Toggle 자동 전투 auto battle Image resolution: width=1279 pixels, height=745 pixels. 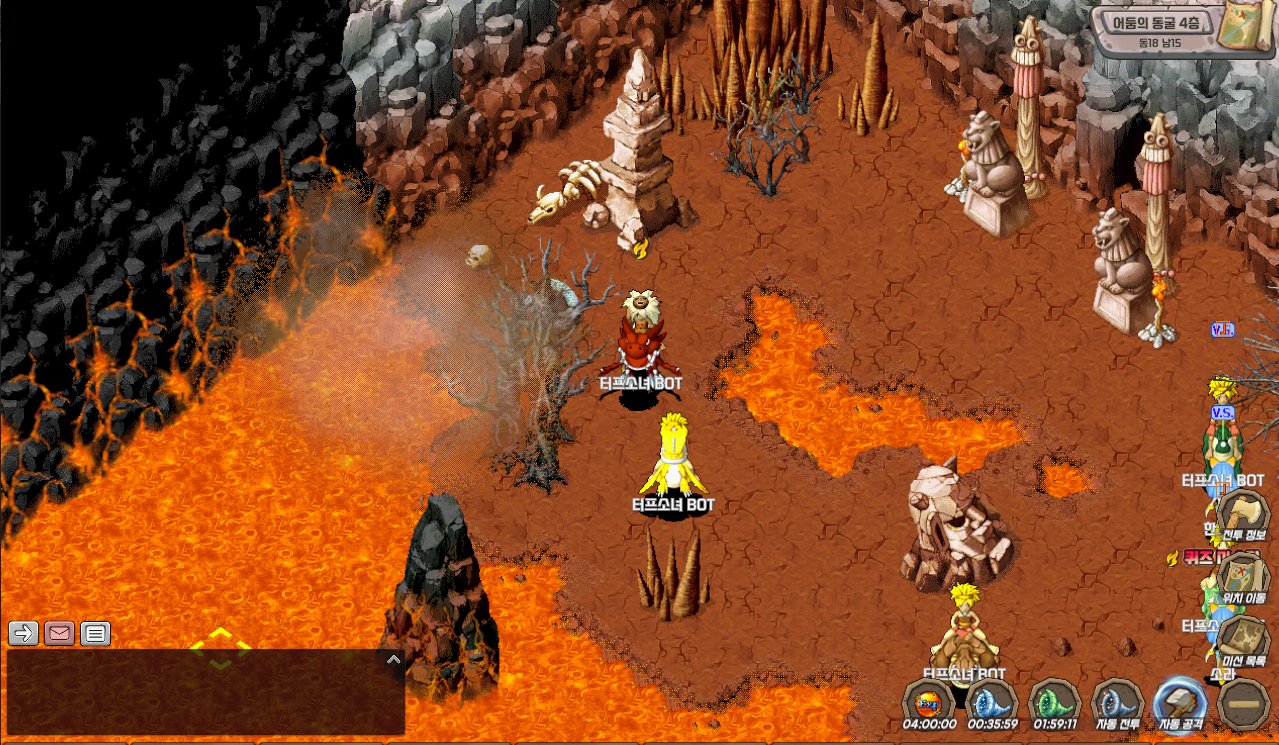coord(1117,703)
